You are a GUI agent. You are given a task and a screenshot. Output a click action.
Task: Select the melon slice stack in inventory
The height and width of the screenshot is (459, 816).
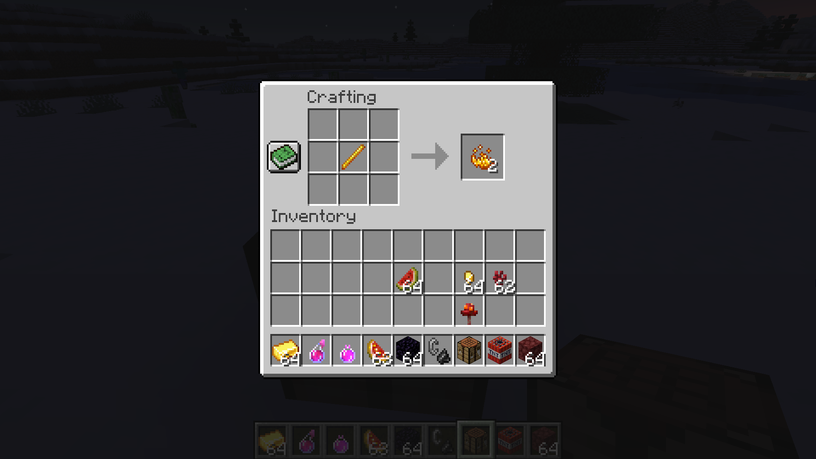coord(408,279)
